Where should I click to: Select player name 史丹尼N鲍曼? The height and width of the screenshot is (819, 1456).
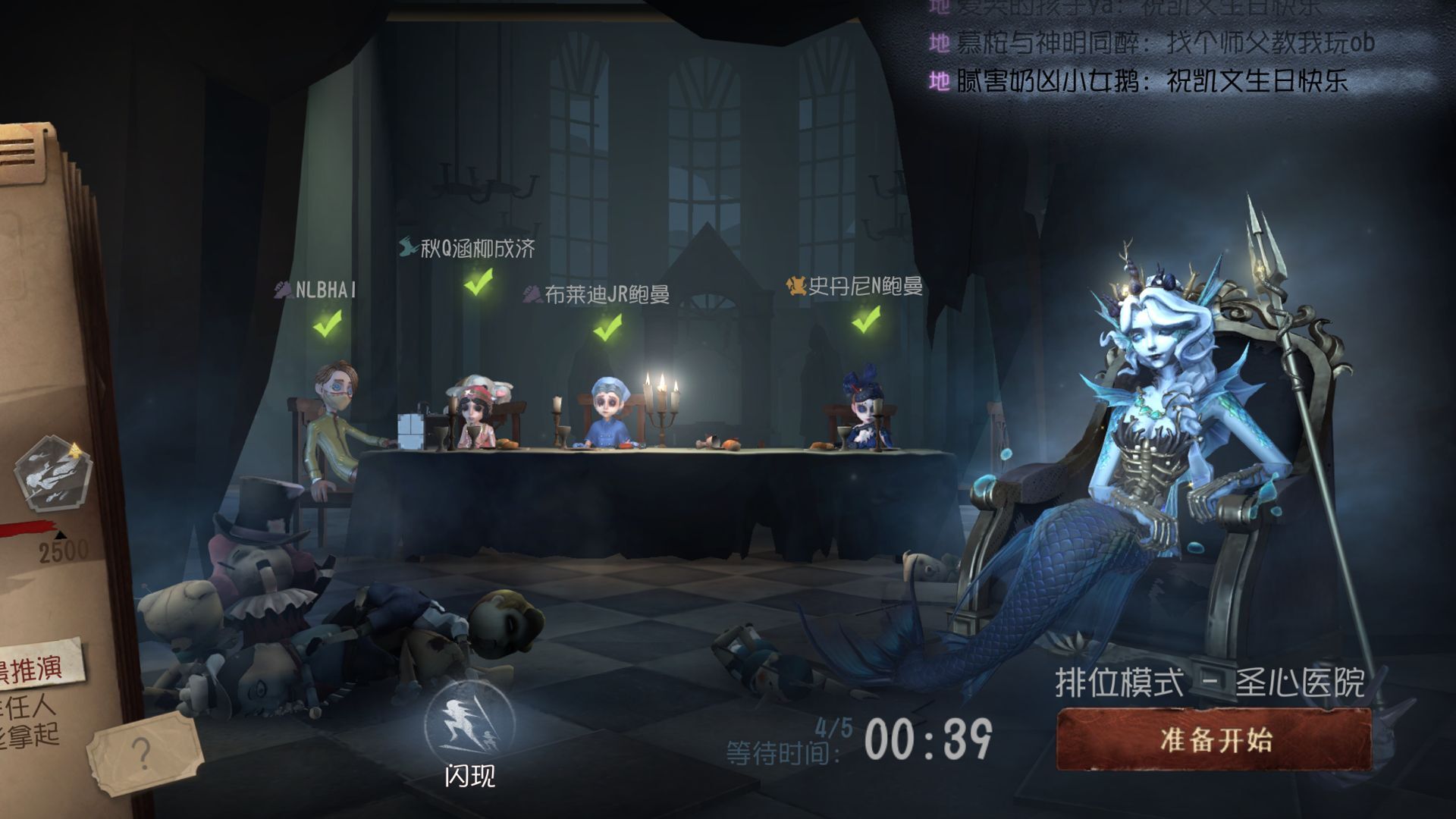[864, 287]
